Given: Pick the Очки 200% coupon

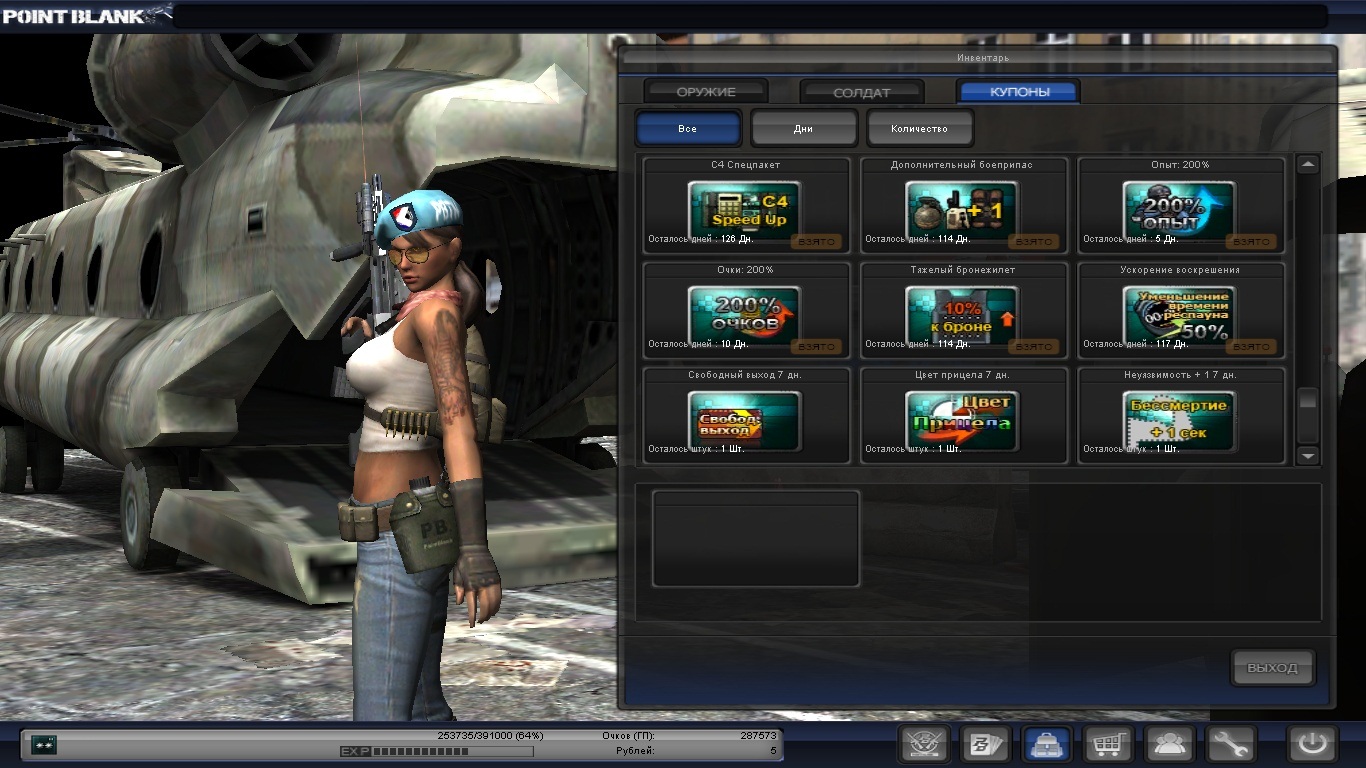Looking at the screenshot, I should click(745, 314).
